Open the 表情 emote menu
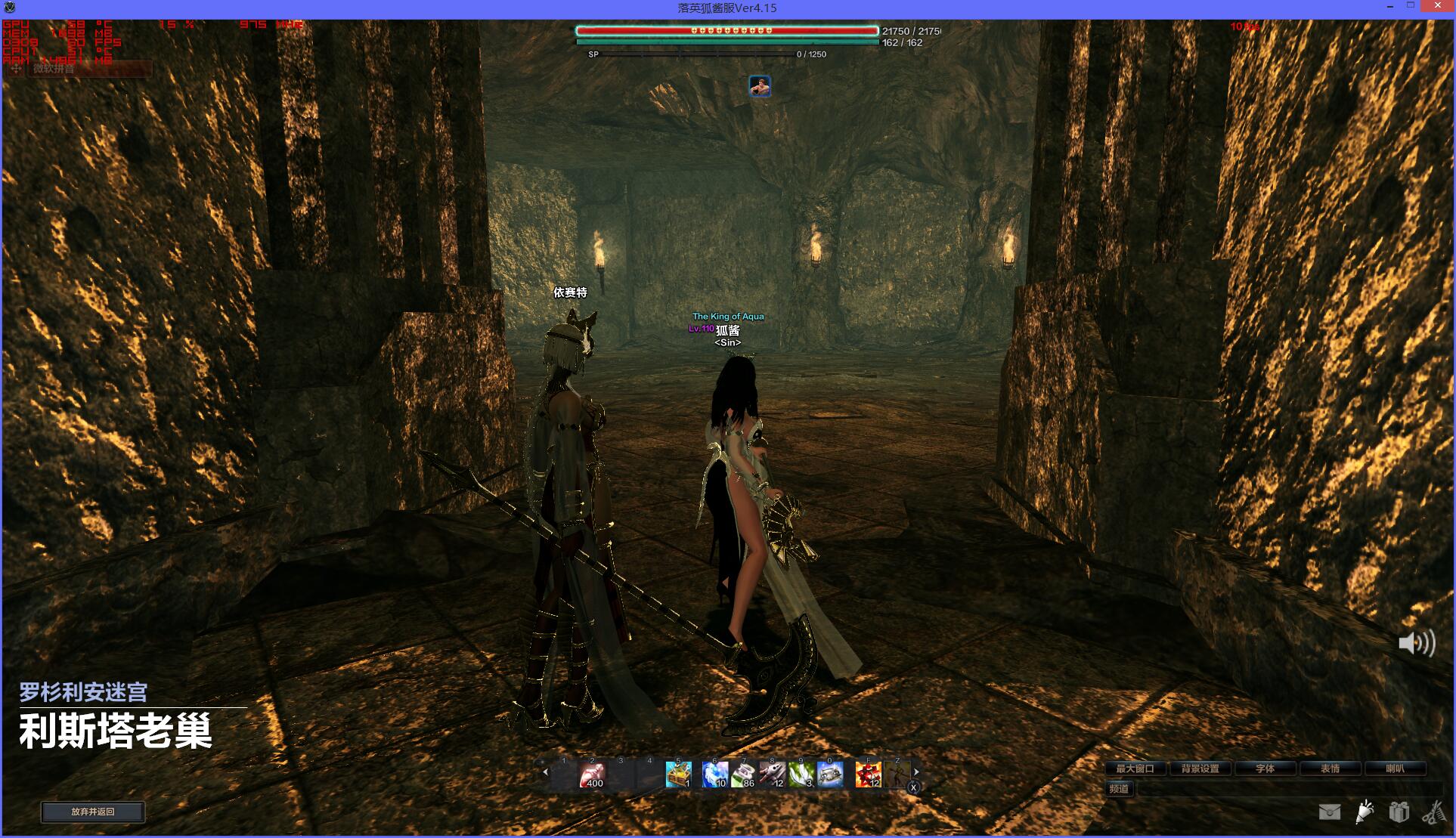 pos(1330,768)
